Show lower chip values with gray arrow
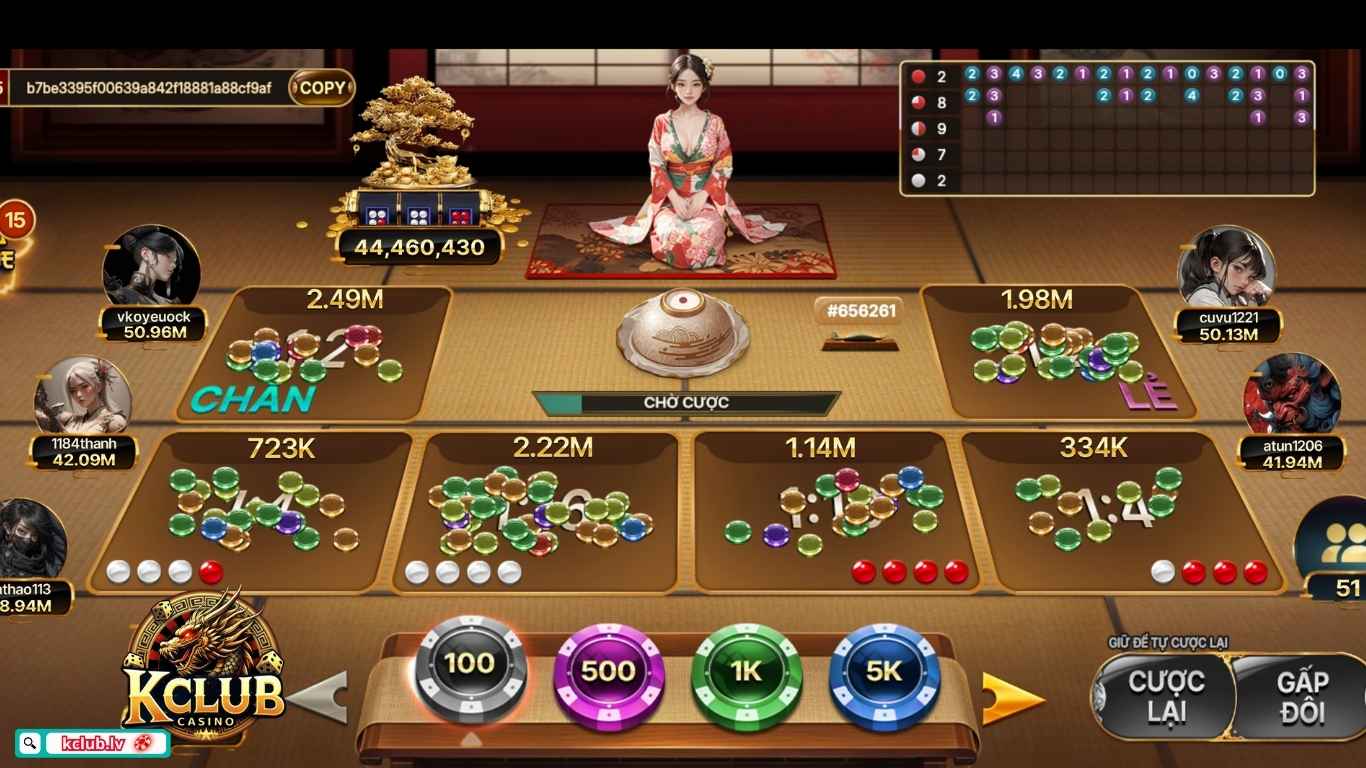The width and height of the screenshot is (1366, 768). tap(320, 697)
